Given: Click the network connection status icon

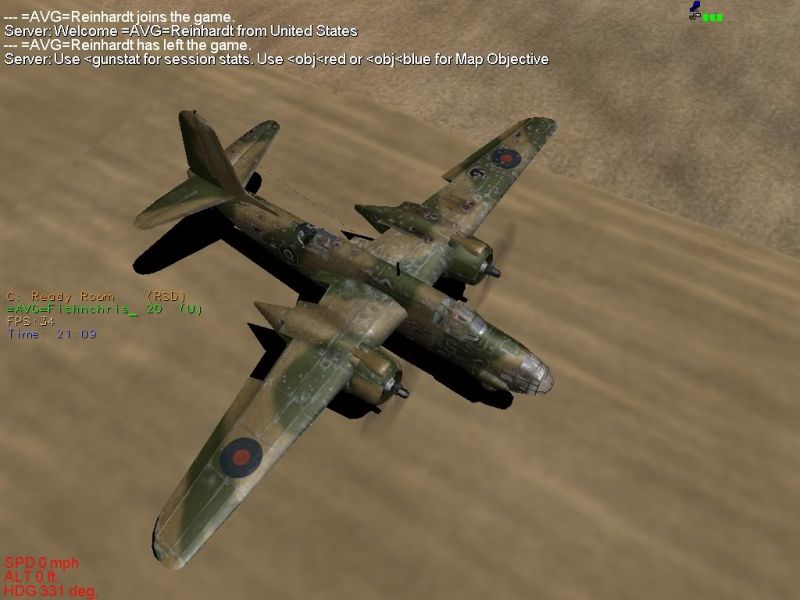Looking at the screenshot, I should click(705, 12).
